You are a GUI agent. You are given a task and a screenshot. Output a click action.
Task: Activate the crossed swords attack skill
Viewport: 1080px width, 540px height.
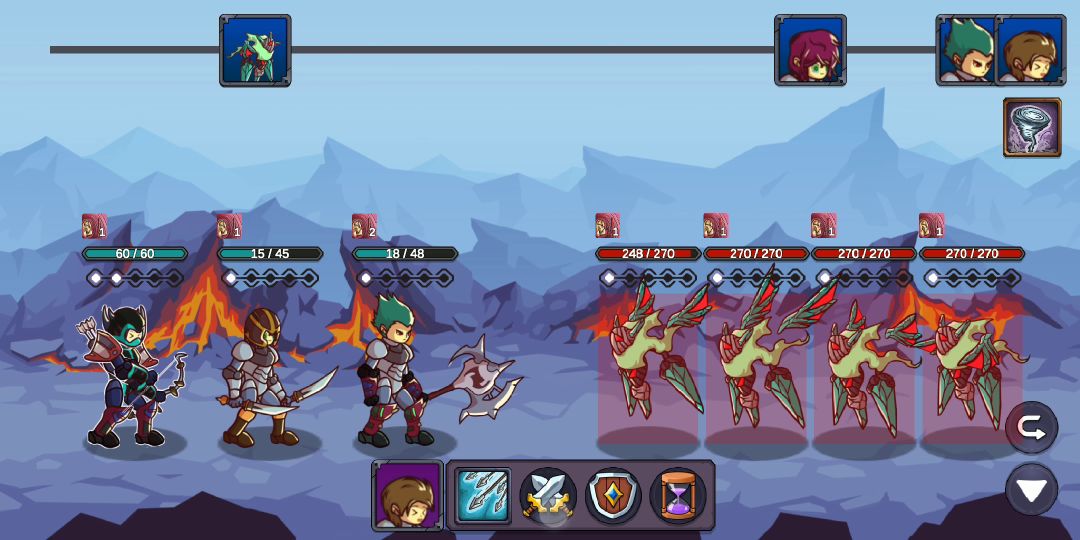tap(548, 496)
